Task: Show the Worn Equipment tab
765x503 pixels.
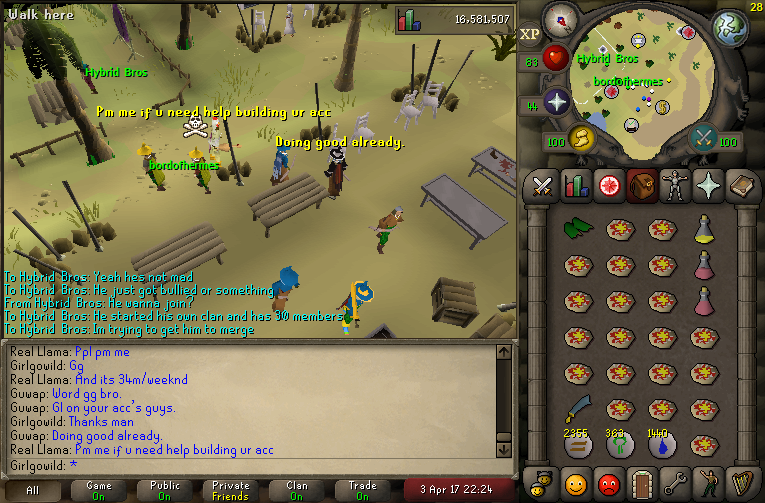Action: pyautogui.click(x=675, y=186)
